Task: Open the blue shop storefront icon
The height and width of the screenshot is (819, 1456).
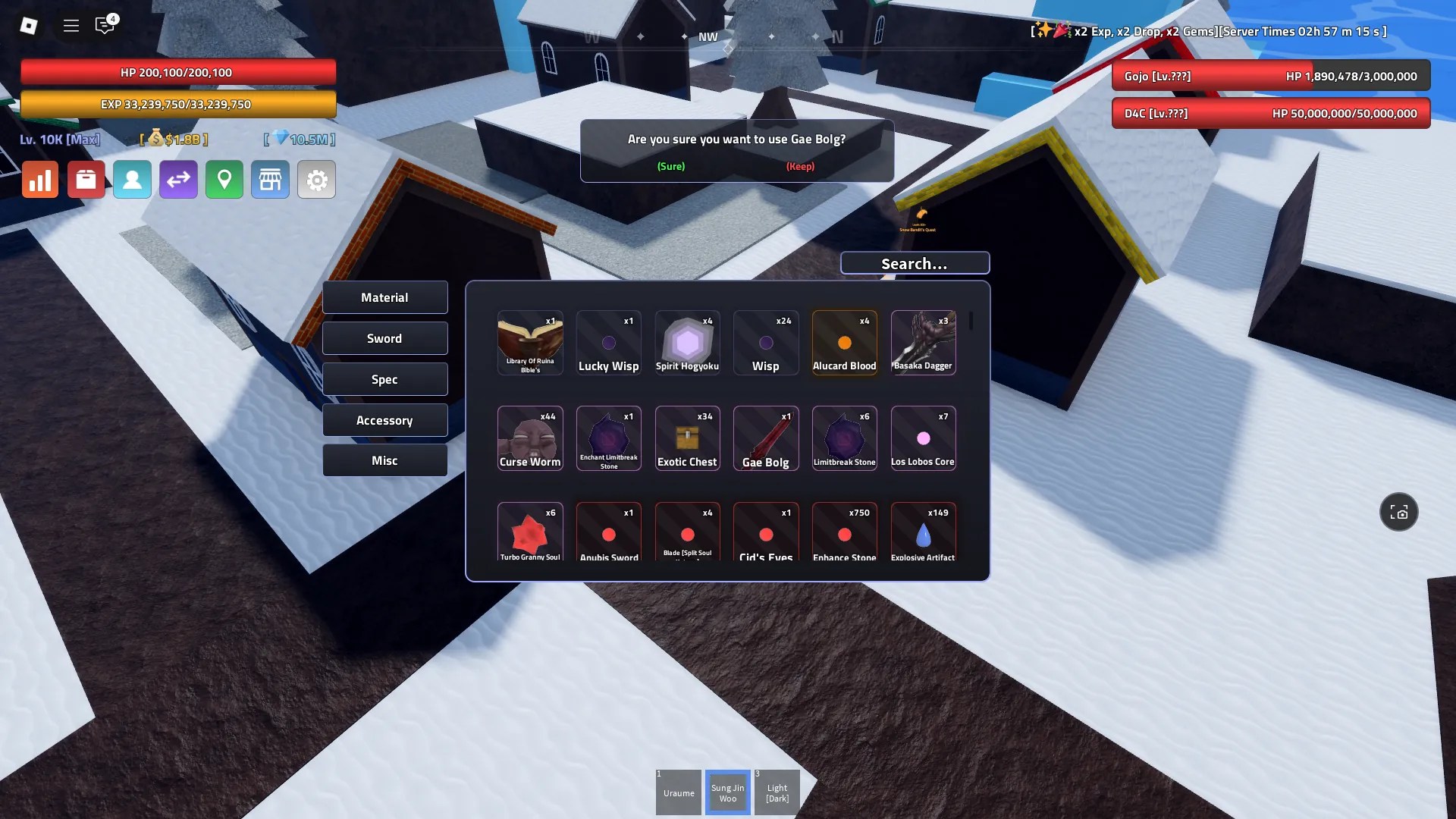Action: (271, 180)
